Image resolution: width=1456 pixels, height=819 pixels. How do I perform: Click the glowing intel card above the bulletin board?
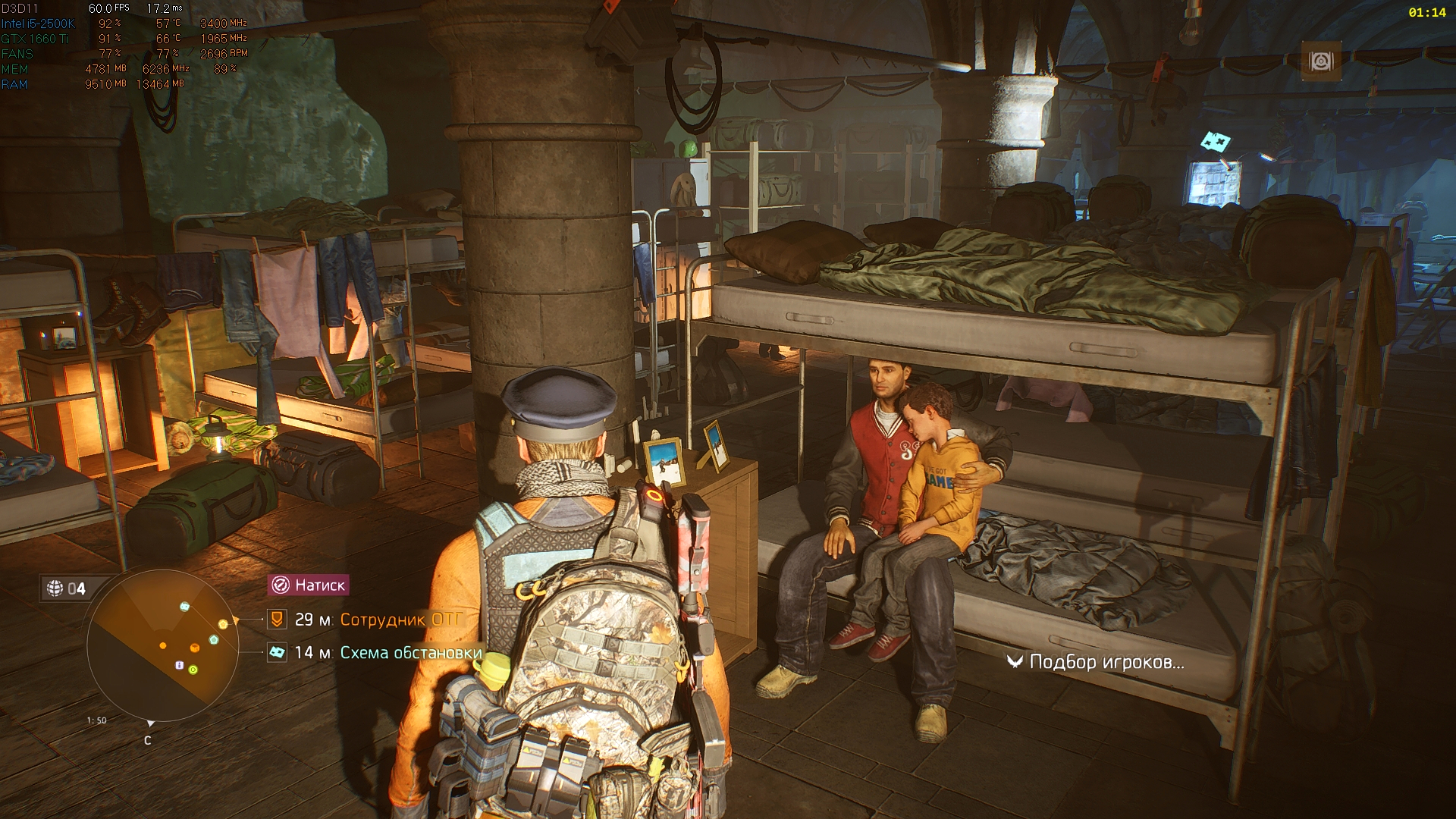point(1217,143)
